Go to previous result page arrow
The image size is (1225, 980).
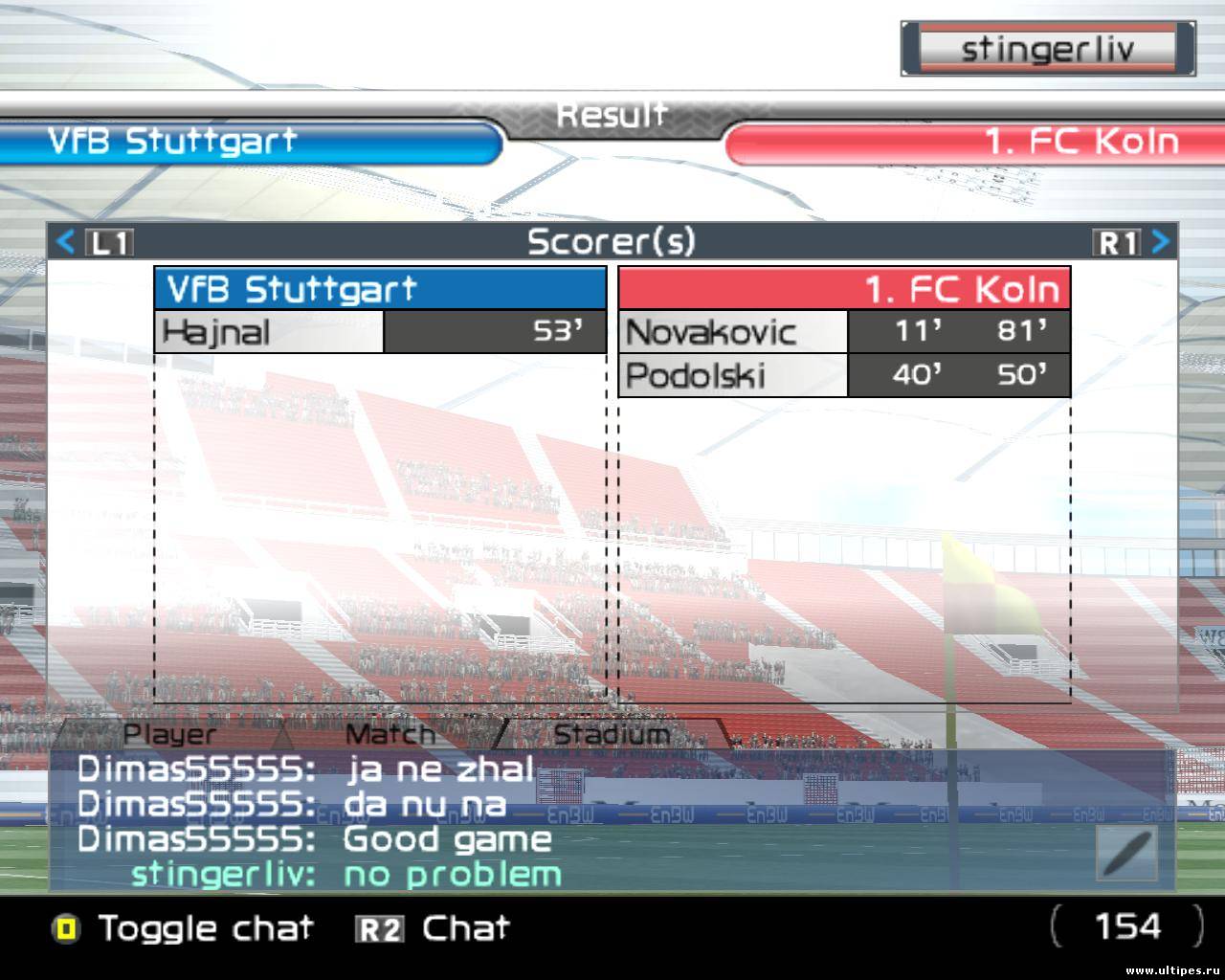click(x=66, y=242)
